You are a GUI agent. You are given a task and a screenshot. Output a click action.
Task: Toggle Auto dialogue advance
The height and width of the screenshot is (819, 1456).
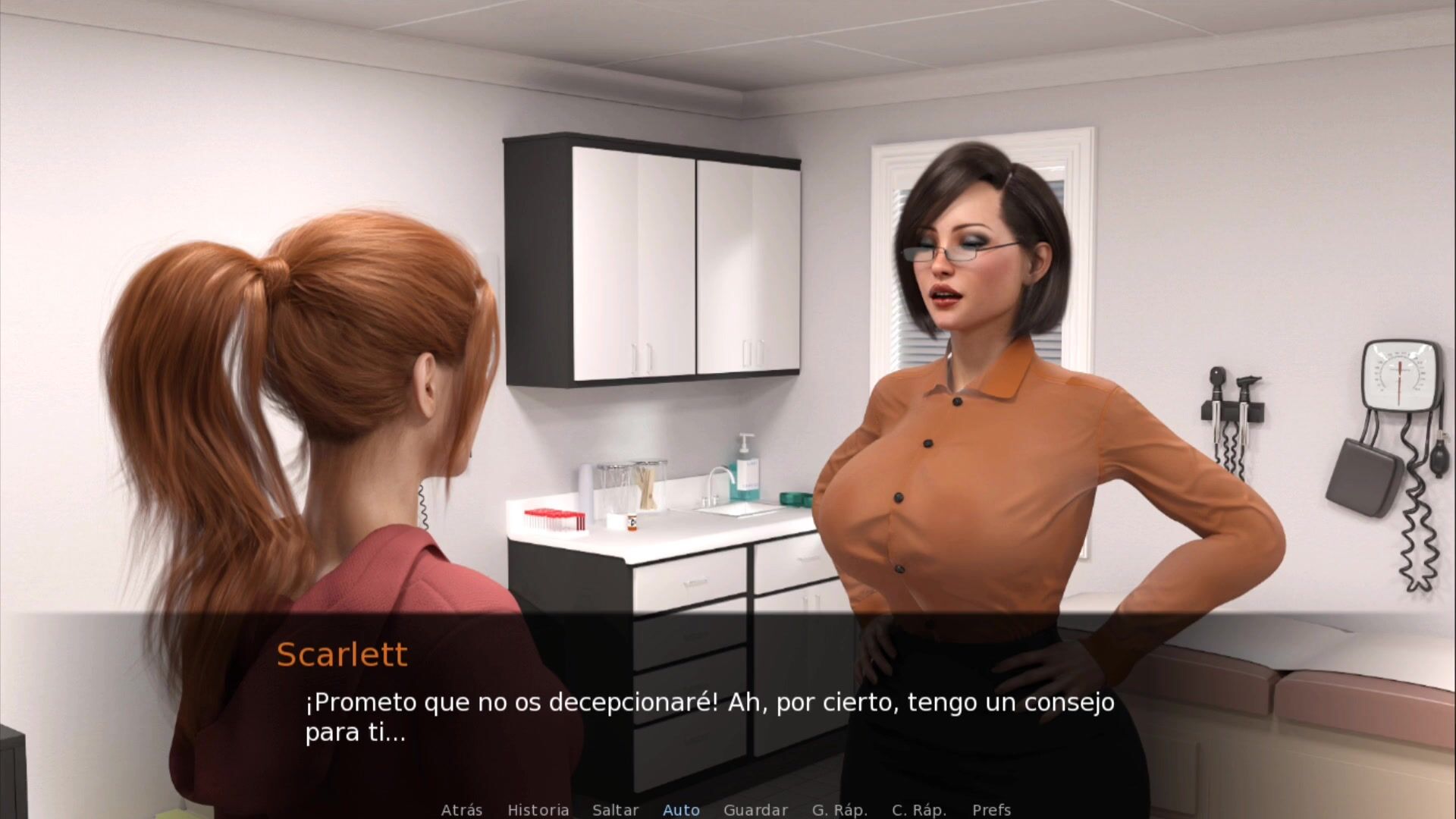(681, 810)
